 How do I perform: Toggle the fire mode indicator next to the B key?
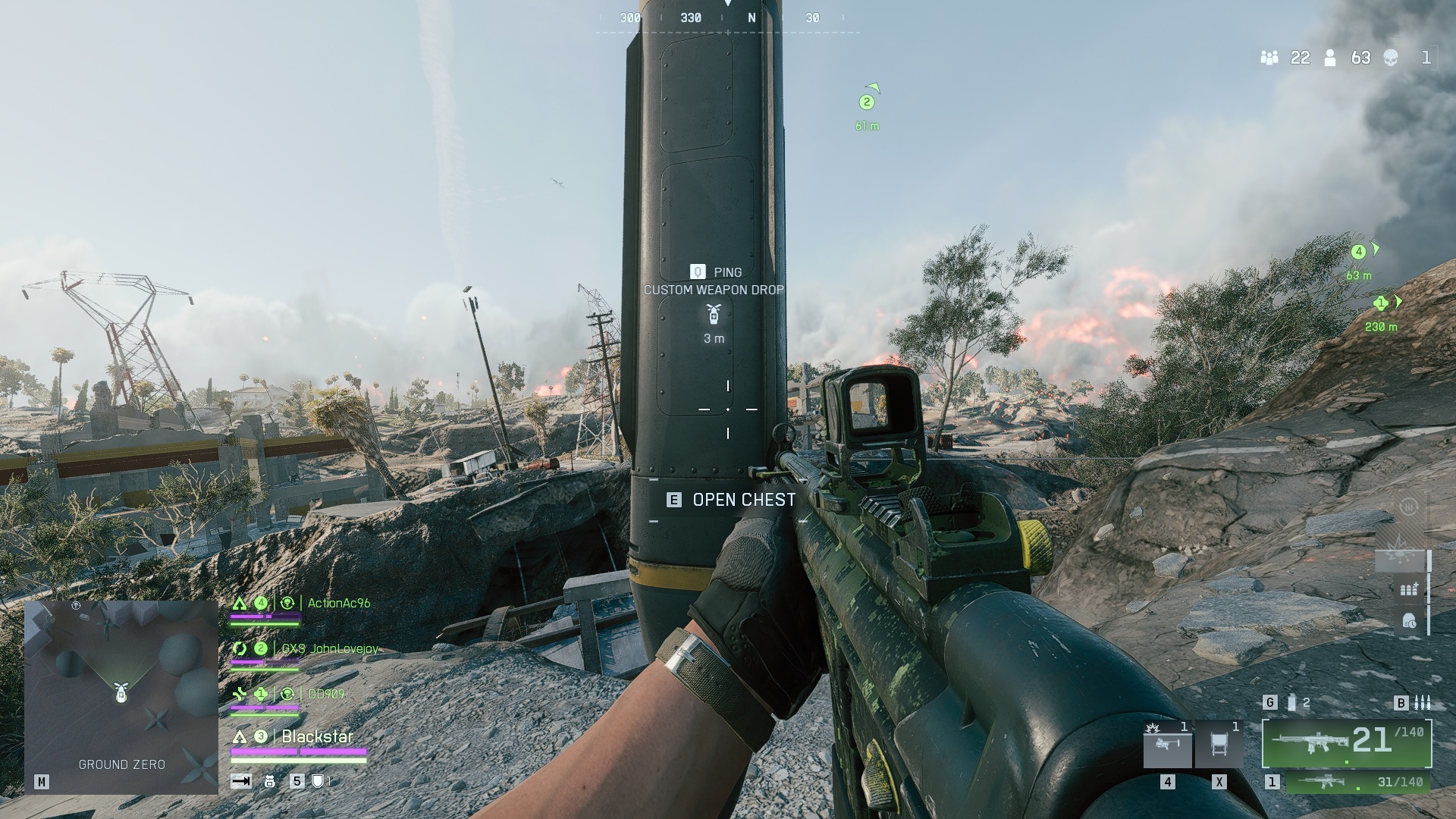[x=1423, y=703]
